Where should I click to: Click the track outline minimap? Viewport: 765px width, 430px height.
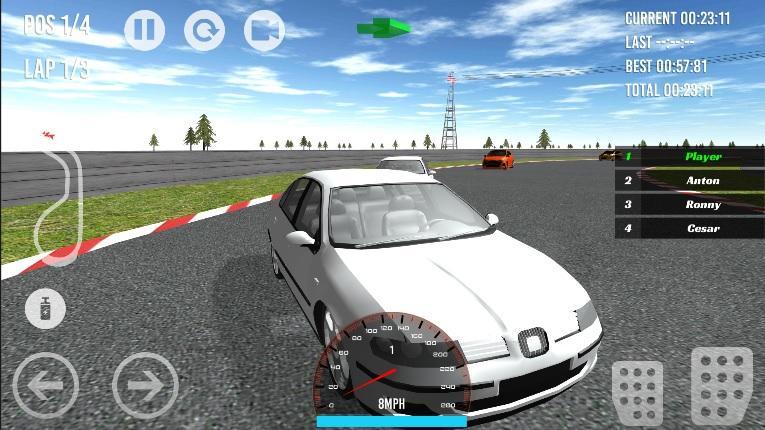pos(57,205)
